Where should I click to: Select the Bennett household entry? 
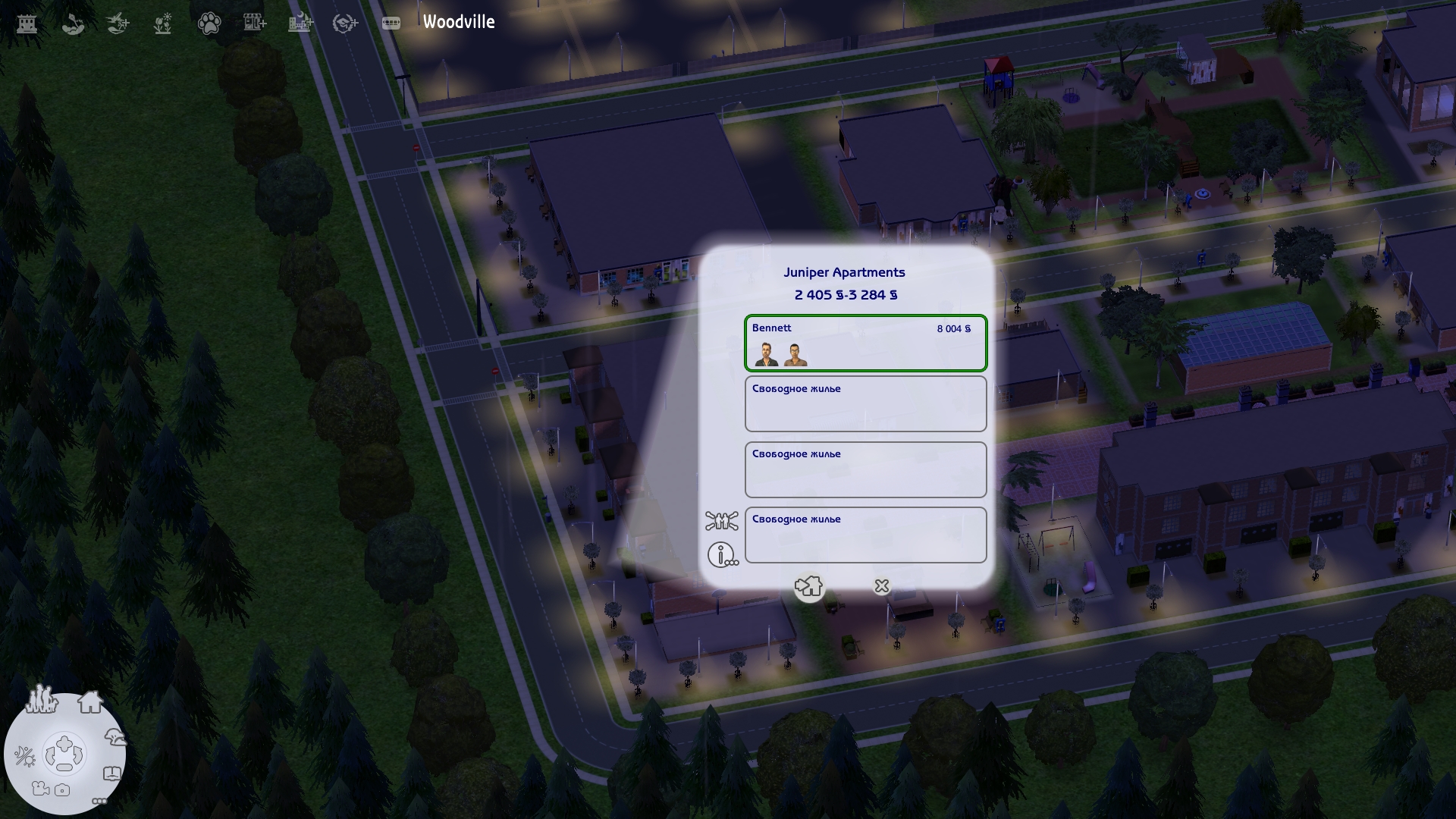[x=865, y=344]
